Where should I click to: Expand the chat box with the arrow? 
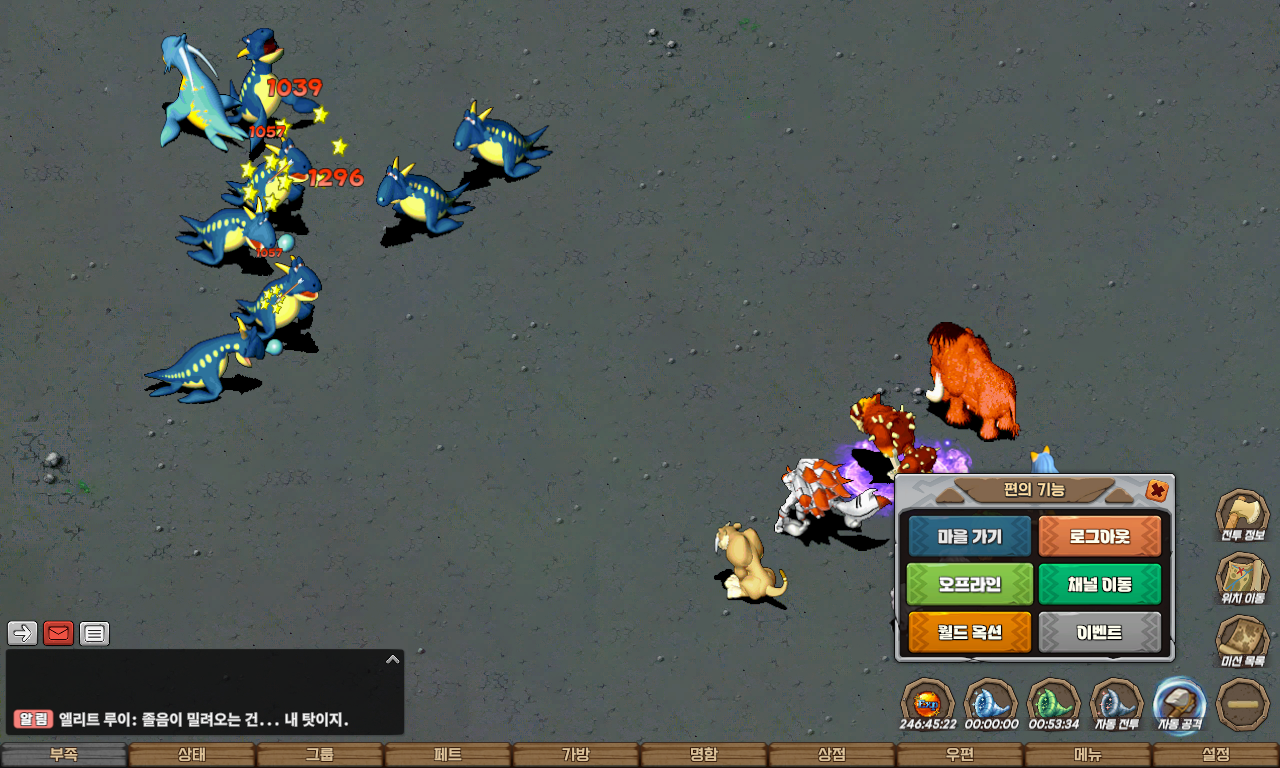tap(392, 660)
